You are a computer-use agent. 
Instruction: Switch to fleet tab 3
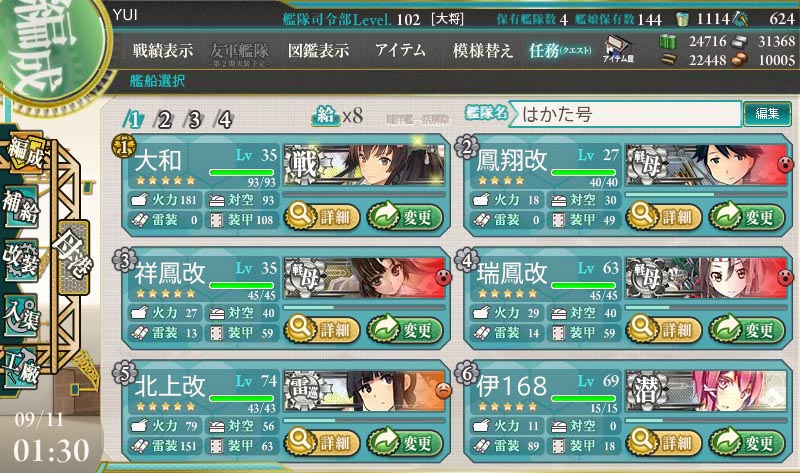[195, 120]
